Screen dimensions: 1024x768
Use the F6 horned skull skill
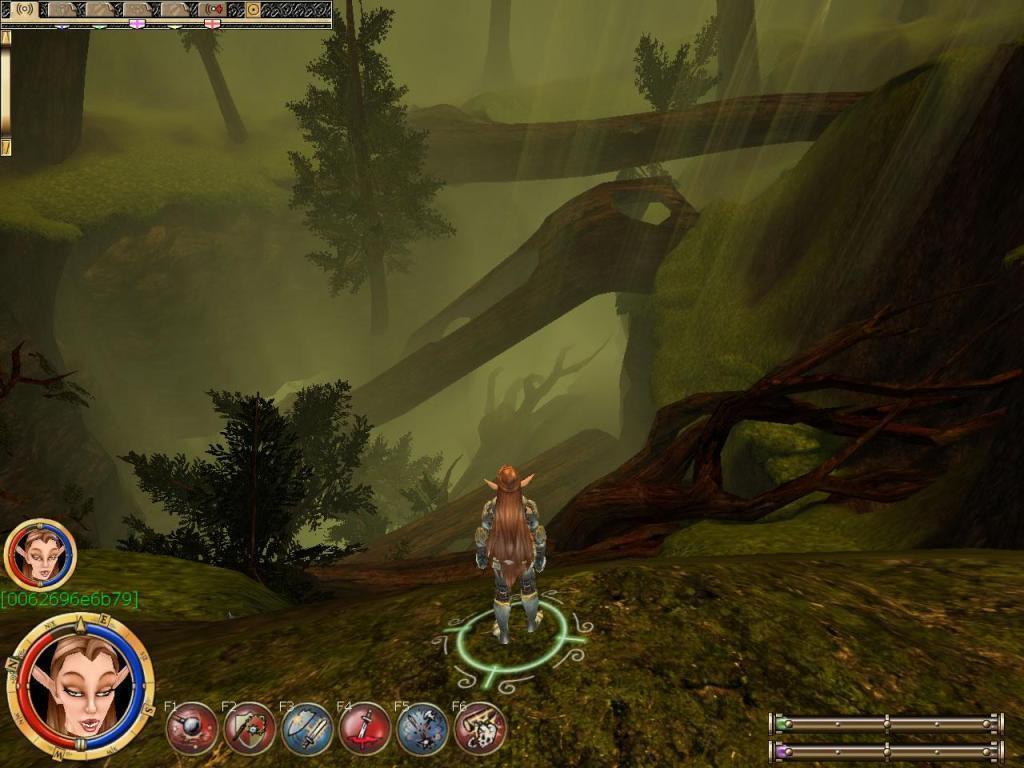(x=480, y=728)
